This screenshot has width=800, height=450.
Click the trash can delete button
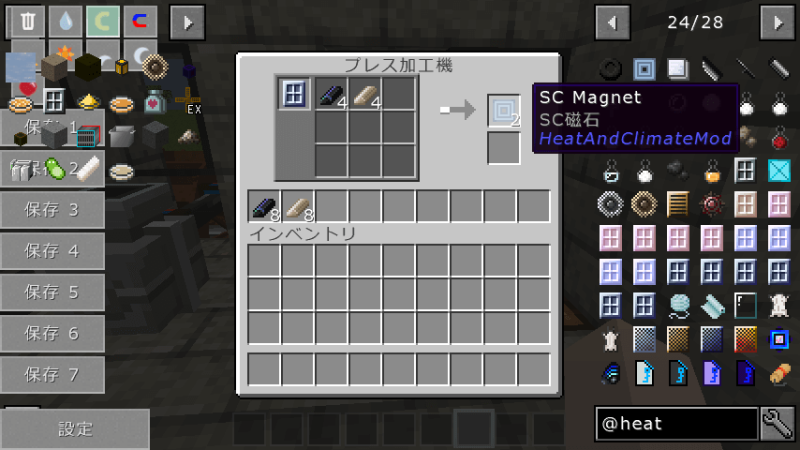pyautogui.click(x=27, y=20)
